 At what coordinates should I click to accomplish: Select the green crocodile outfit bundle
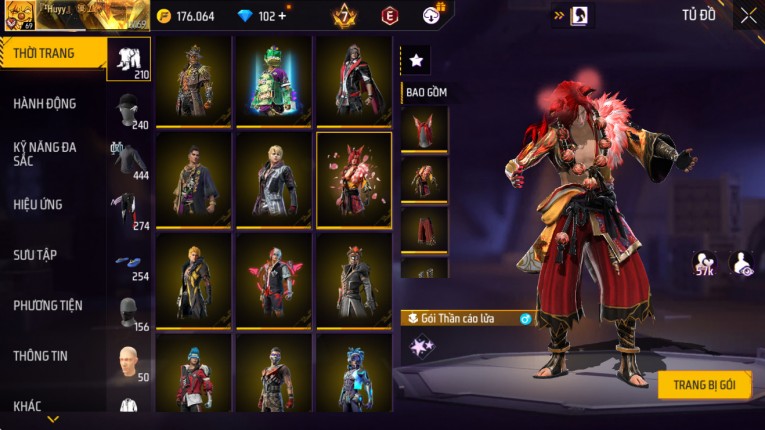(274, 82)
